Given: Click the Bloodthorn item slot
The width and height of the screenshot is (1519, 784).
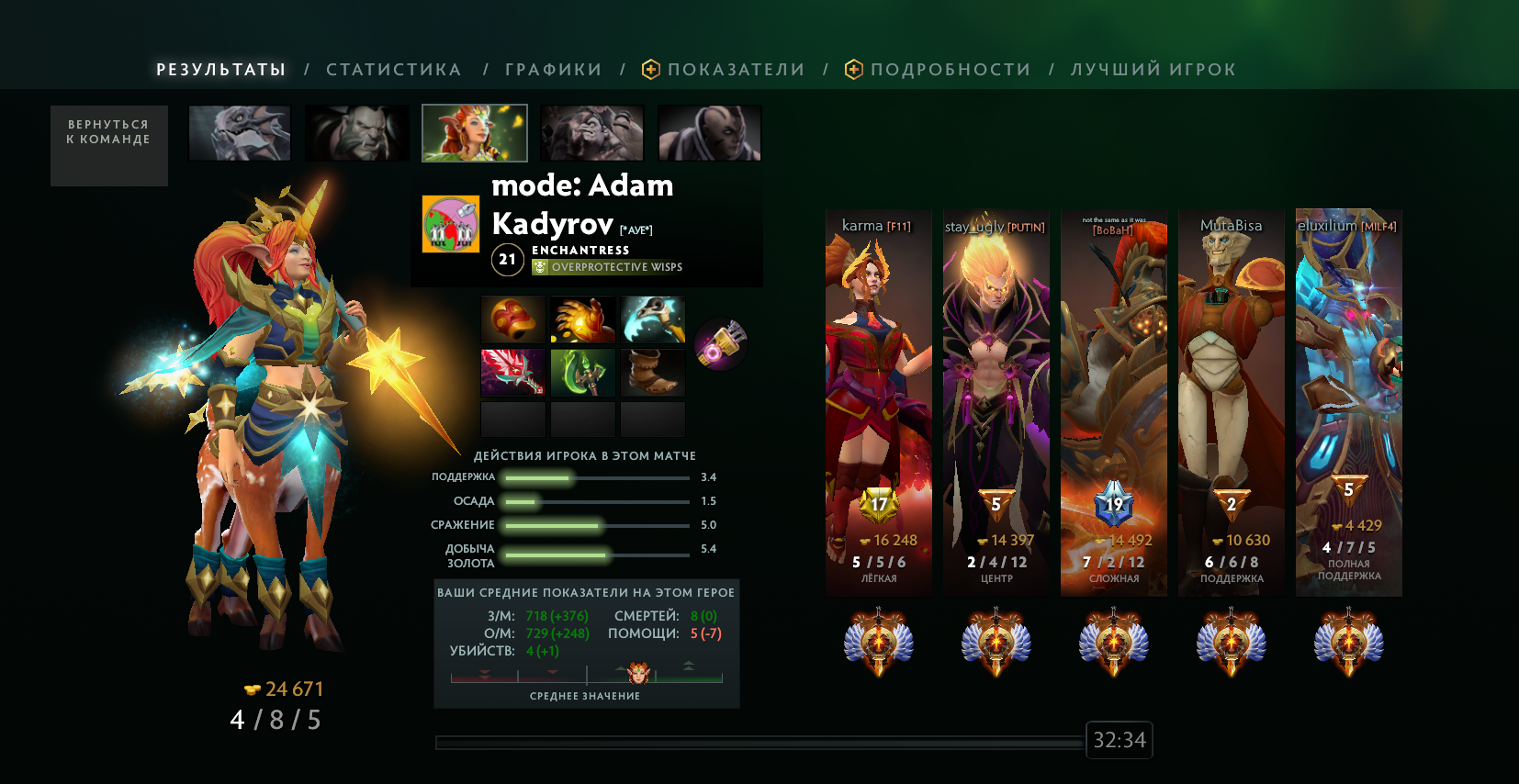Looking at the screenshot, I should 513,373.
